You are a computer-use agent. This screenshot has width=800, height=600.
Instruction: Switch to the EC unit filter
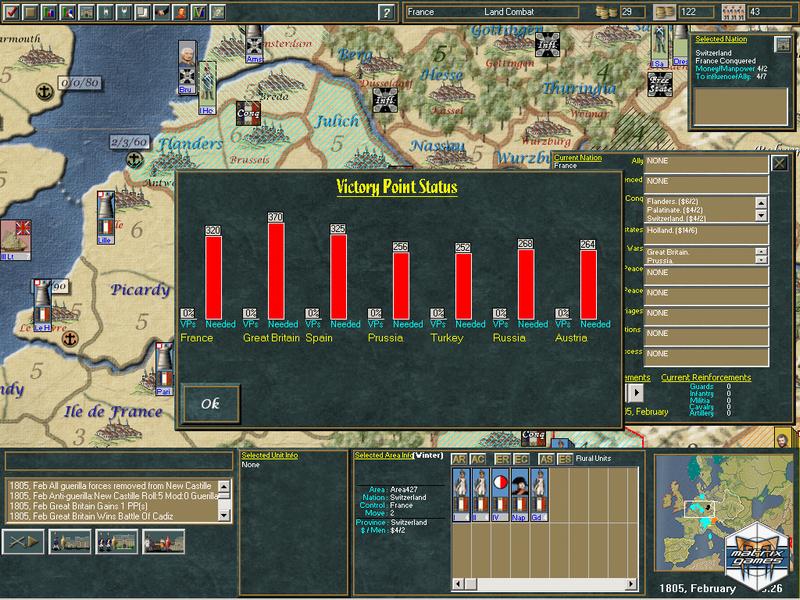[521, 459]
